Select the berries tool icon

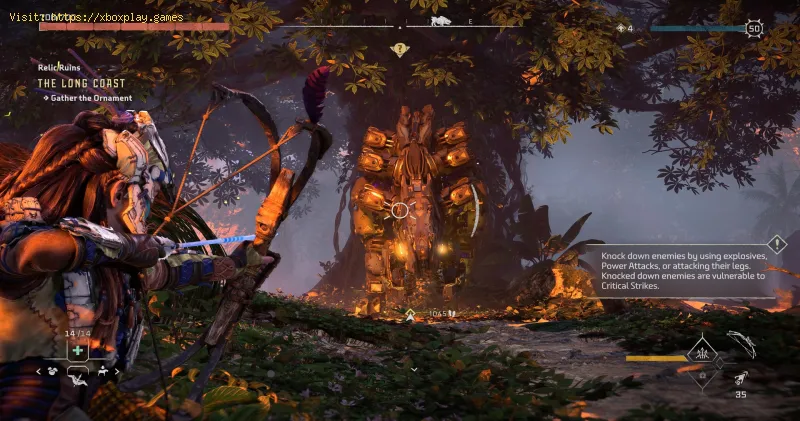(x=52, y=371)
